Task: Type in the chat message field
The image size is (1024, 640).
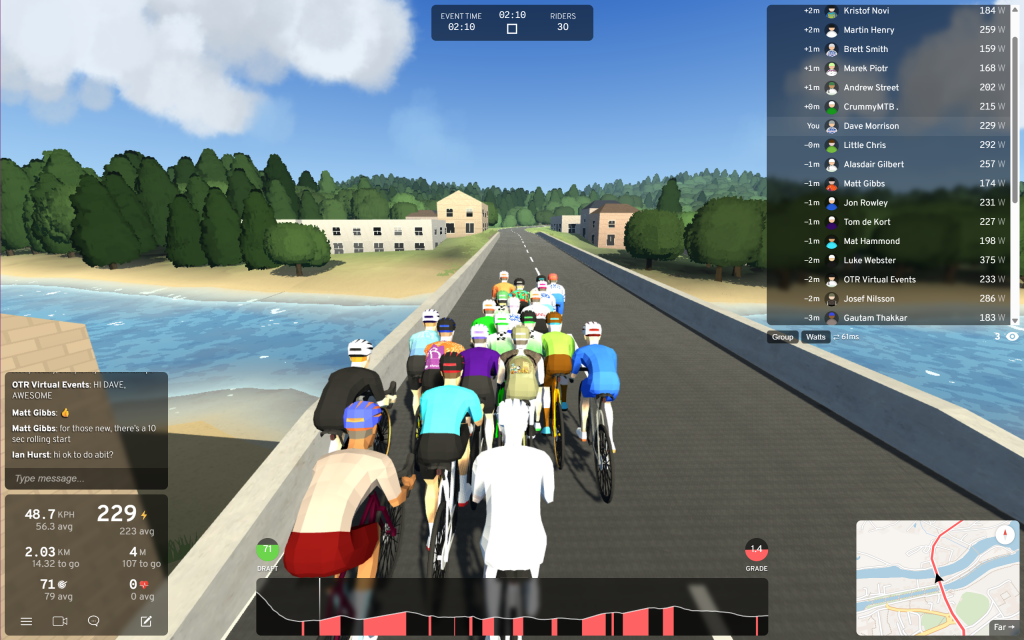Action: (86, 478)
